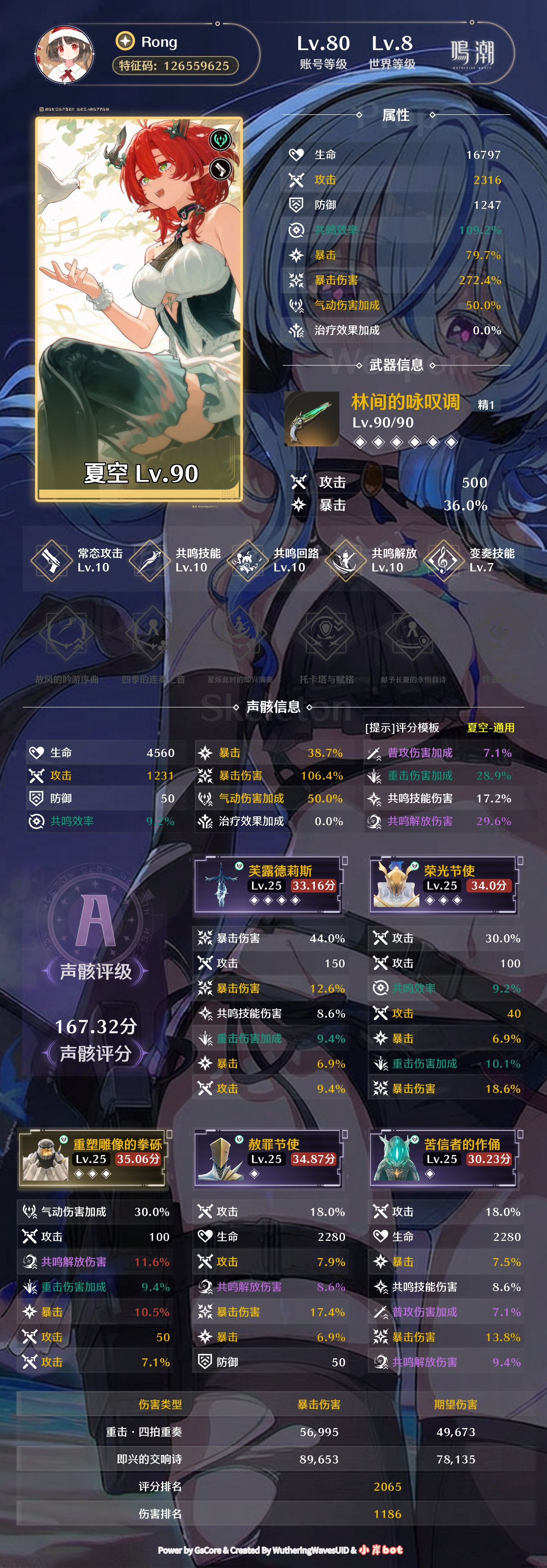Viewport: 547px width, 1568px height.
Task: Open the 芙露德莉斯 echo thumbnail
Action: click(221, 884)
